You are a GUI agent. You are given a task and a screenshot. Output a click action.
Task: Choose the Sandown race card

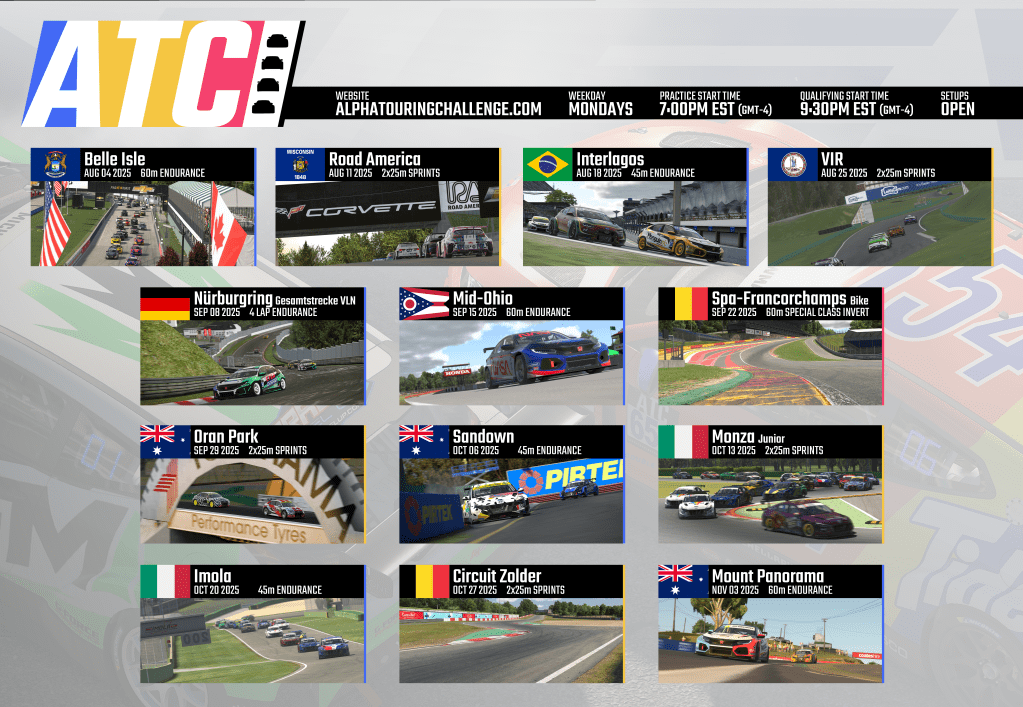pos(511,484)
